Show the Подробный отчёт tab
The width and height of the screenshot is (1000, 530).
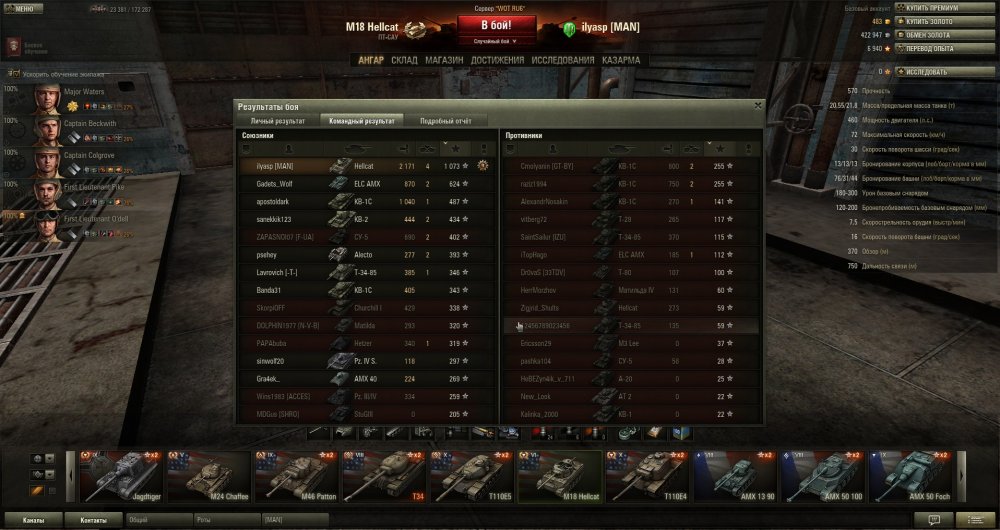(x=446, y=120)
